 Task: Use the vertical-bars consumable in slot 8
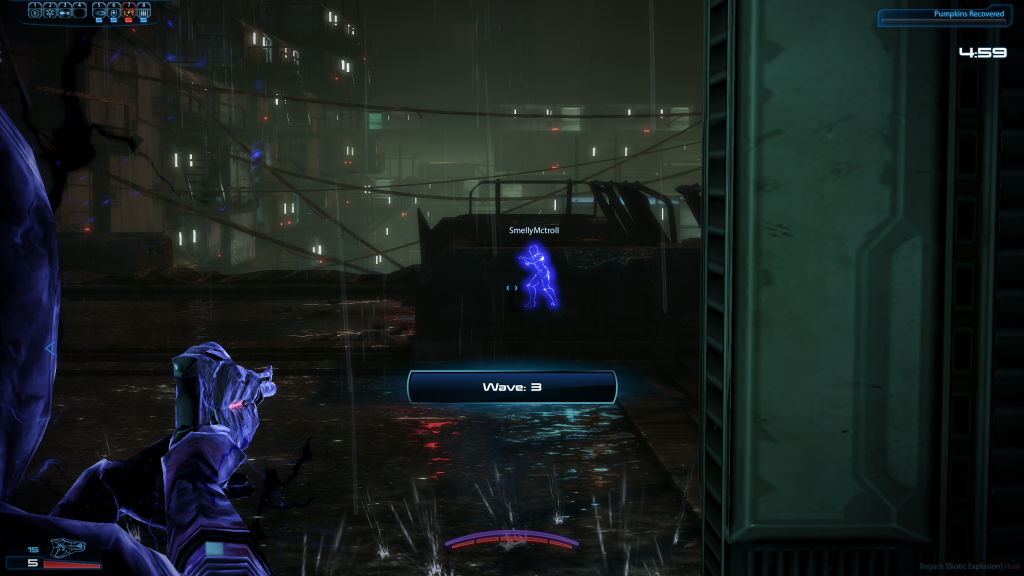point(143,13)
